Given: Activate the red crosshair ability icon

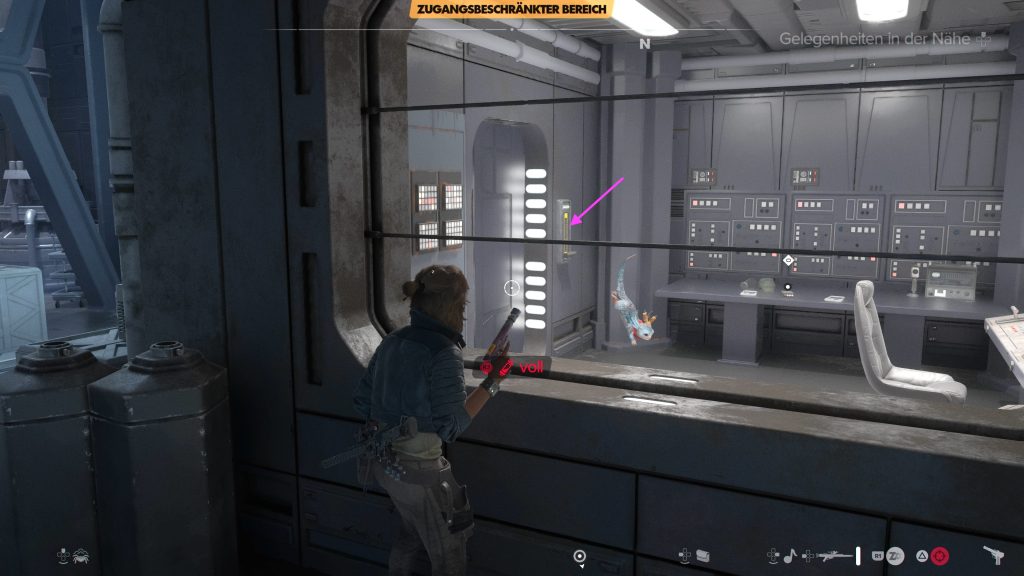Looking at the screenshot, I should tap(938, 555).
